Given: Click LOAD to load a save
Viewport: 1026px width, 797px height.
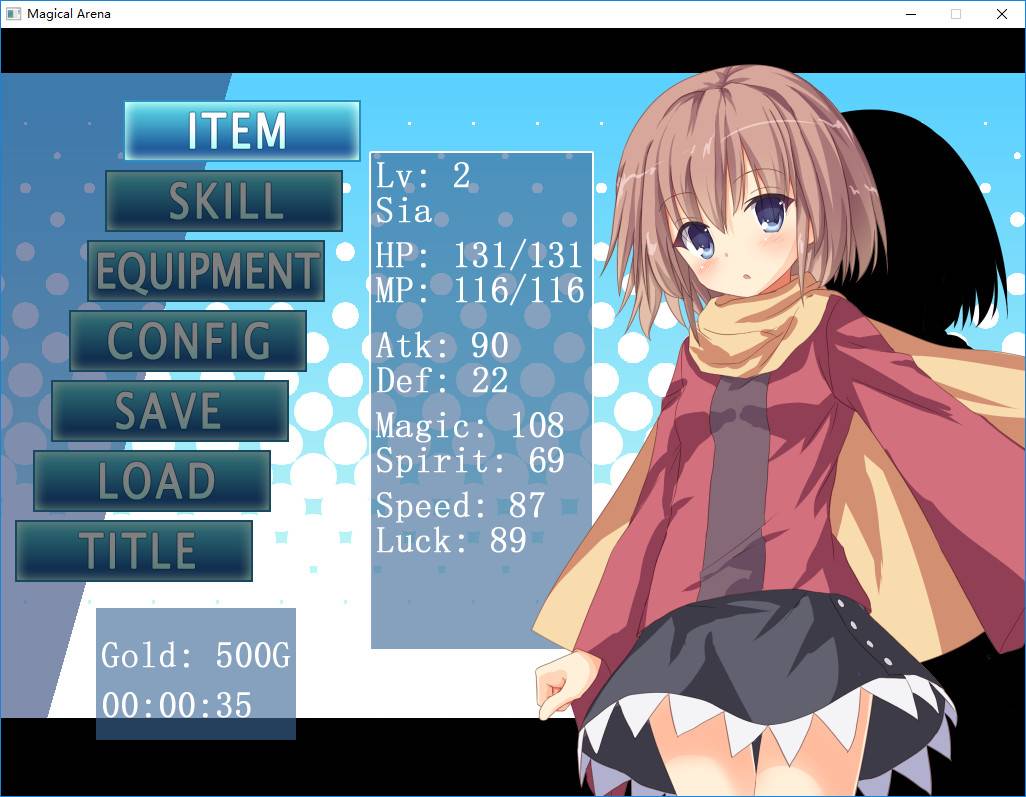Looking at the screenshot, I should coord(152,481).
